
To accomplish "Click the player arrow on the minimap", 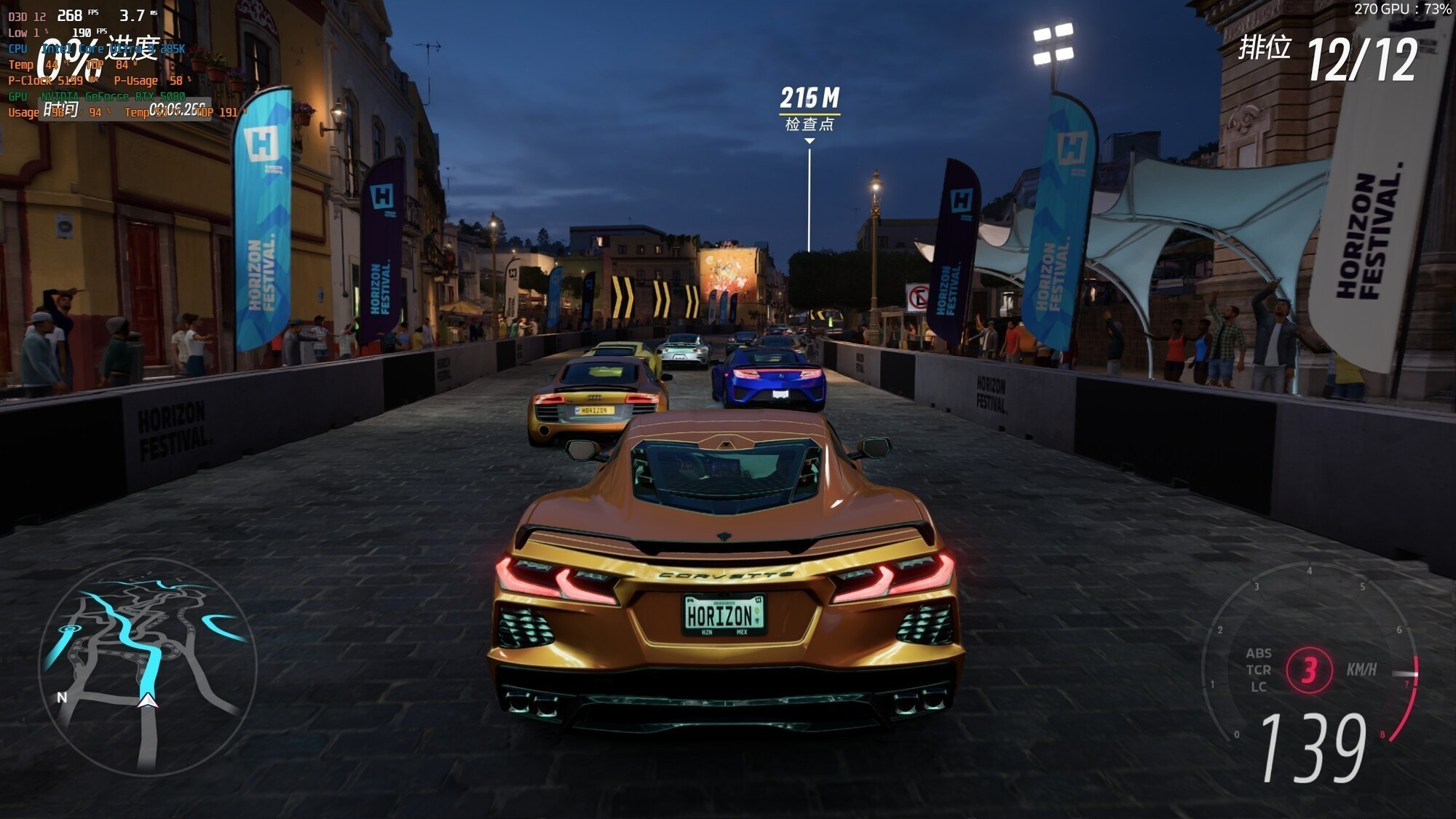I will (x=148, y=700).
